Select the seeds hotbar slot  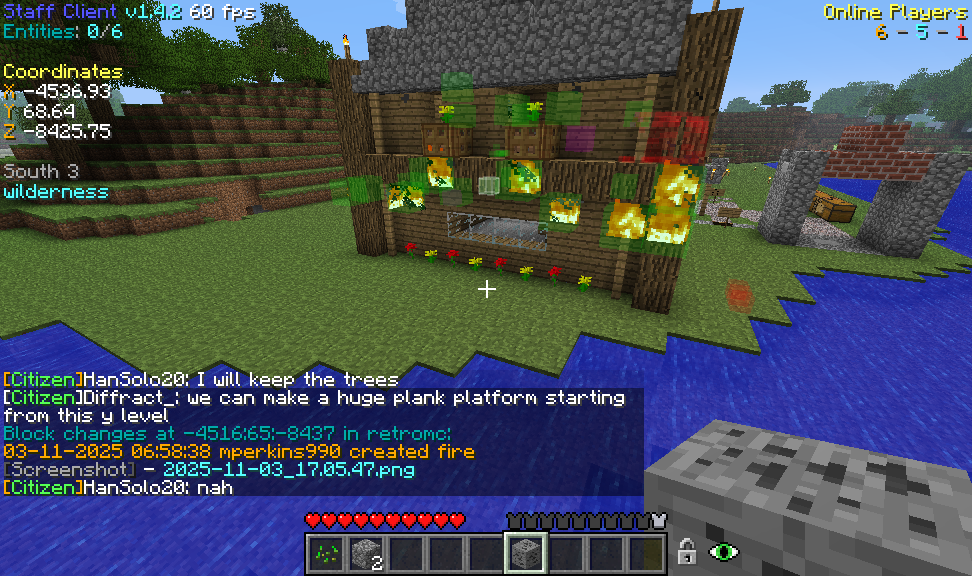tap(325, 551)
